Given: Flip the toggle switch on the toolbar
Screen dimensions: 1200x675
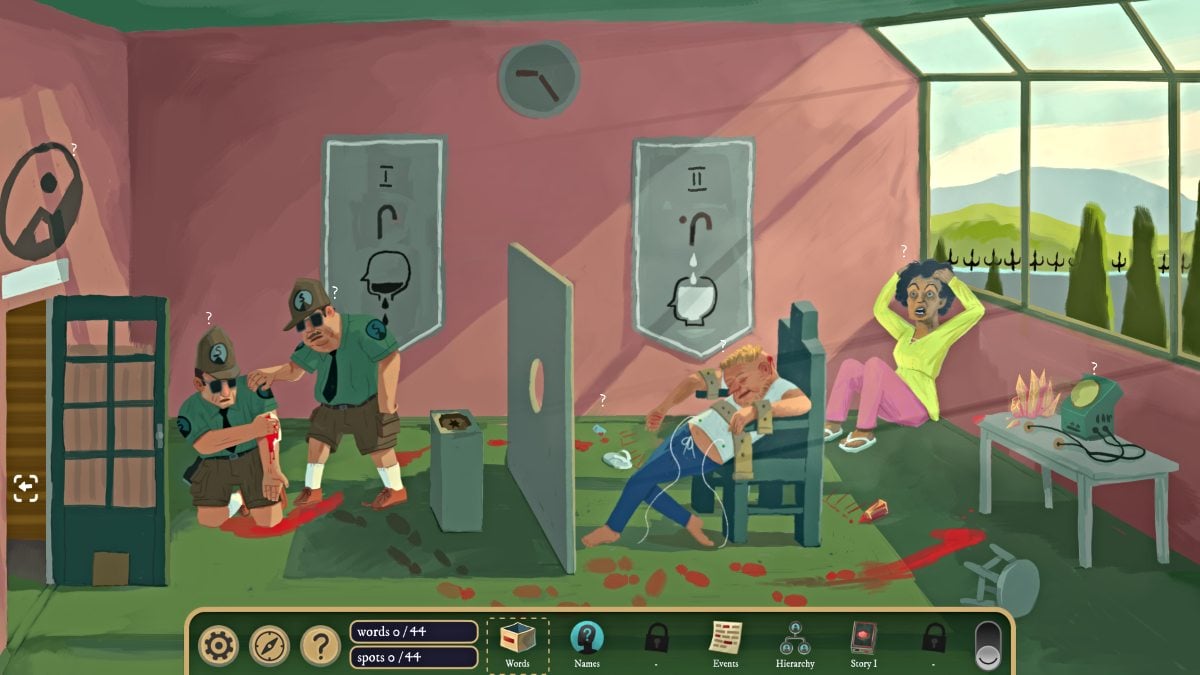Looking at the screenshot, I should tap(988, 645).
